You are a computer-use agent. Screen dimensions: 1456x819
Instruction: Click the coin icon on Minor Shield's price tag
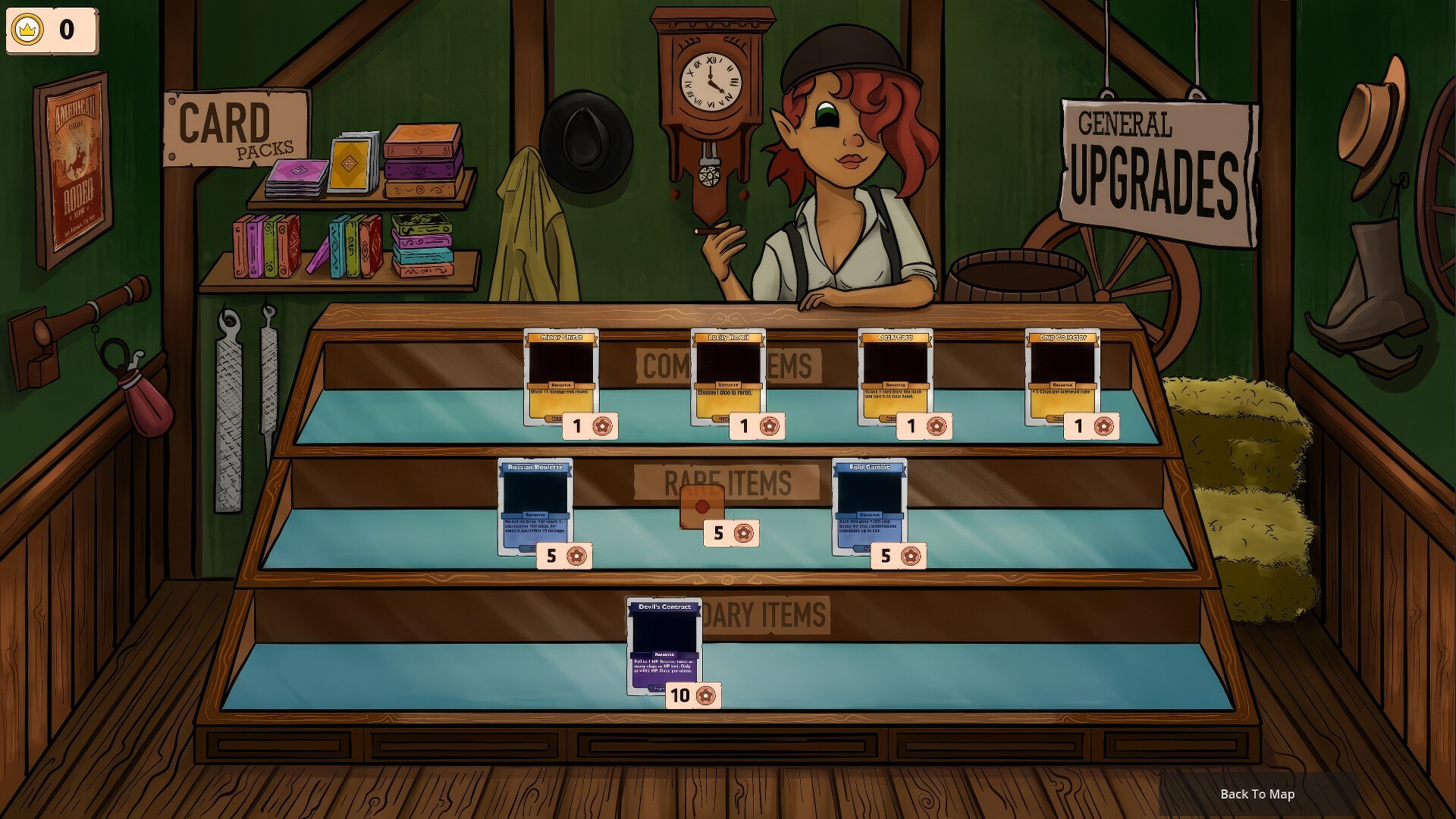603,427
